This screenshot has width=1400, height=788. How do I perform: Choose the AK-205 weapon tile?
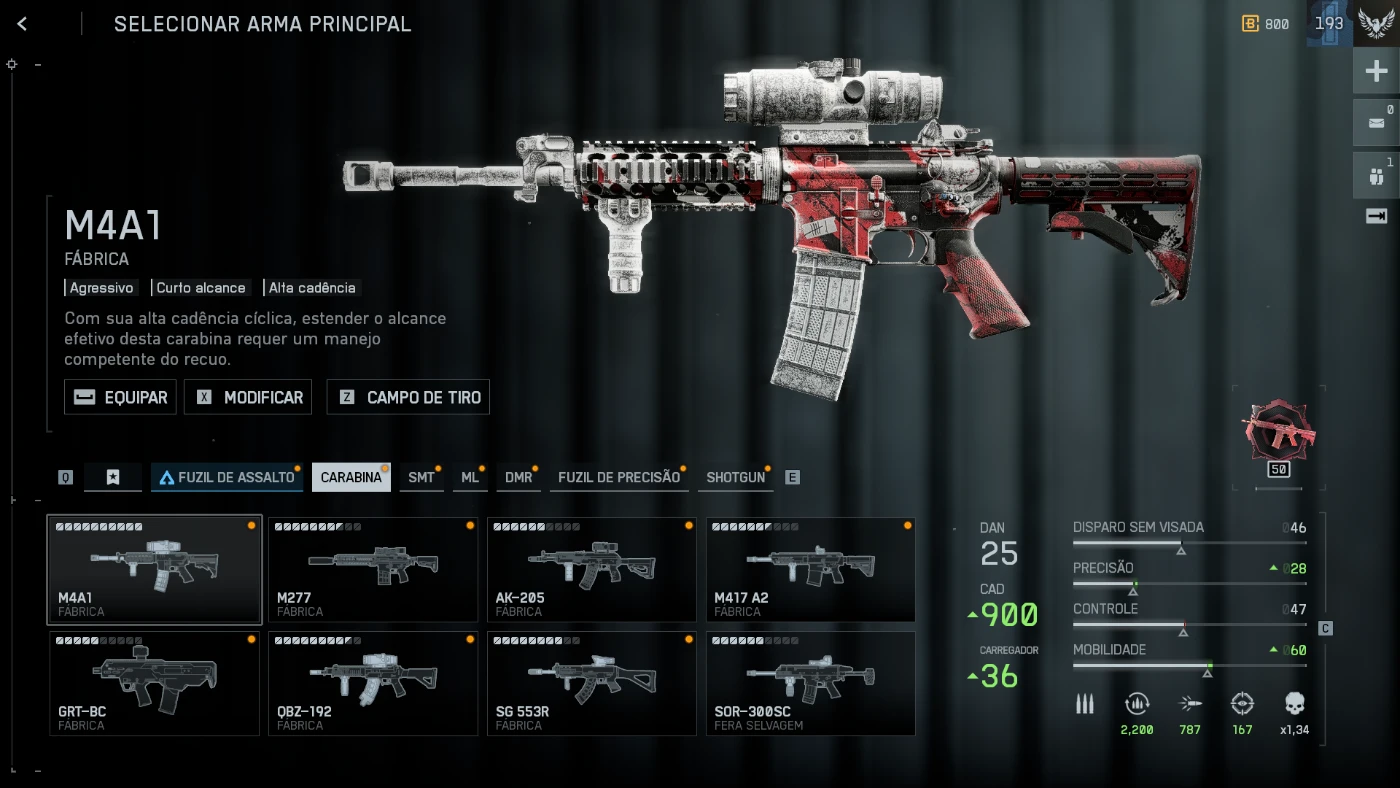(x=592, y=569)
